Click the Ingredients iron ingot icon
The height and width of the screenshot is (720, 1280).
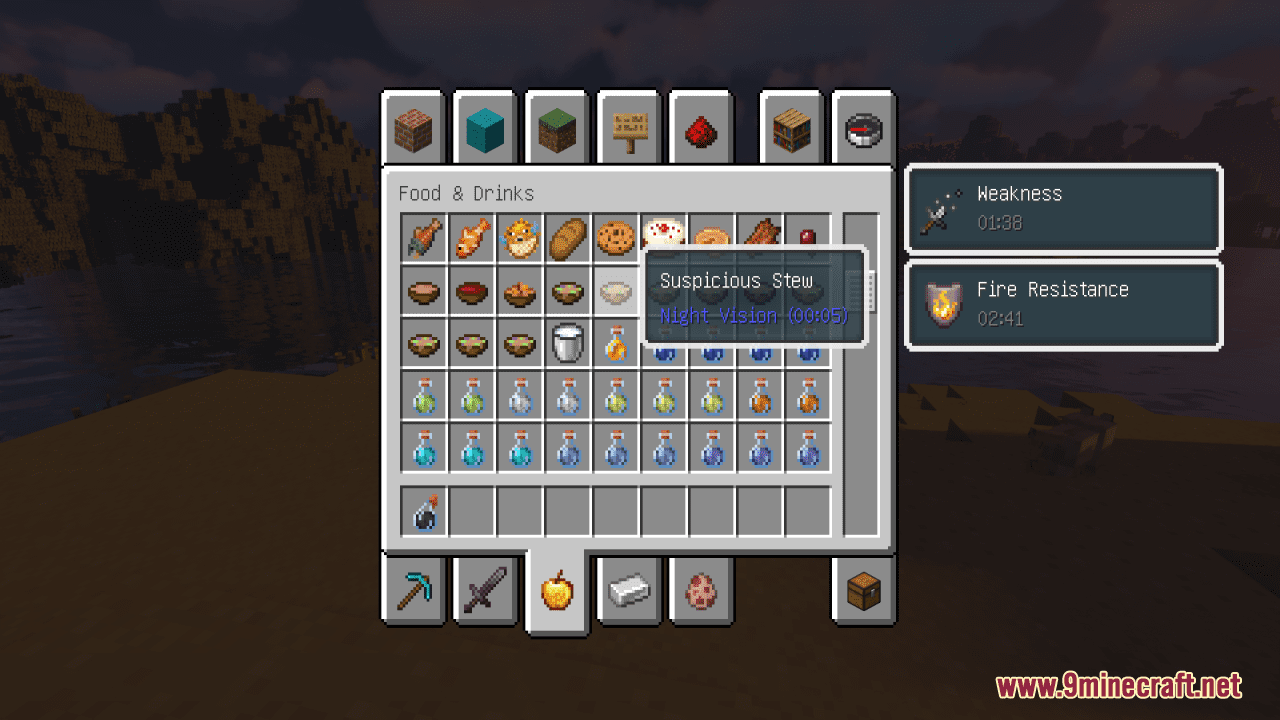[628, 590]
